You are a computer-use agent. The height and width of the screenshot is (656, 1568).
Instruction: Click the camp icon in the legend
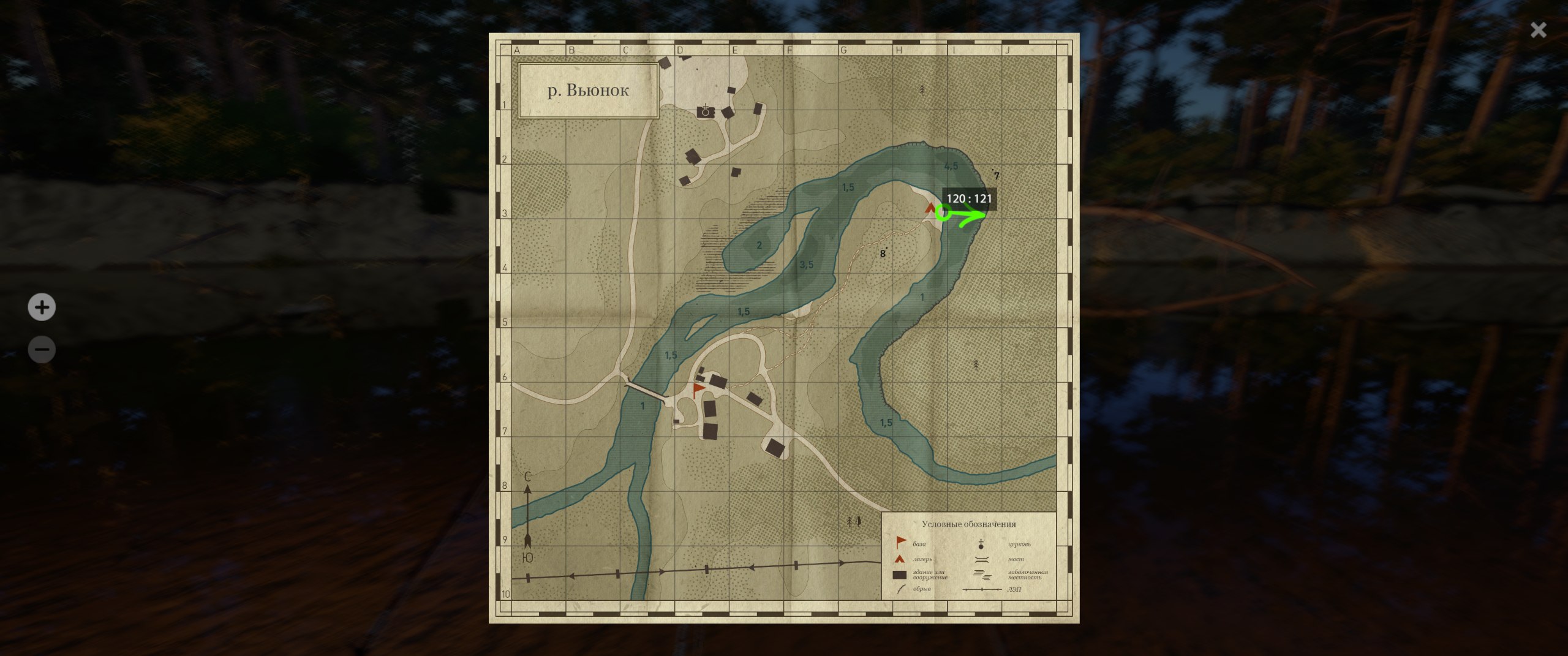click(x=899, y=559)
